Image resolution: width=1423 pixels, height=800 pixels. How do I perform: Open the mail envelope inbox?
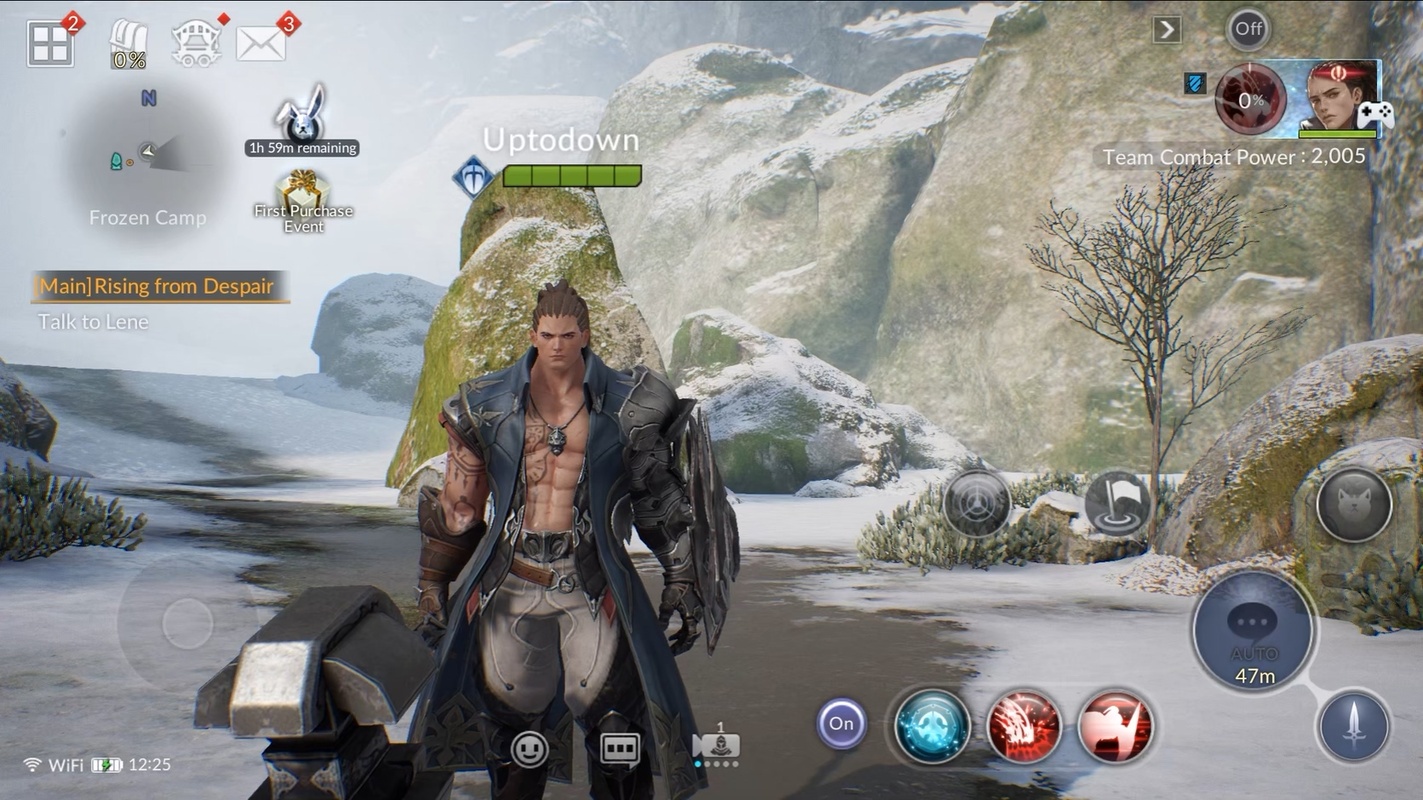[261, 43]
